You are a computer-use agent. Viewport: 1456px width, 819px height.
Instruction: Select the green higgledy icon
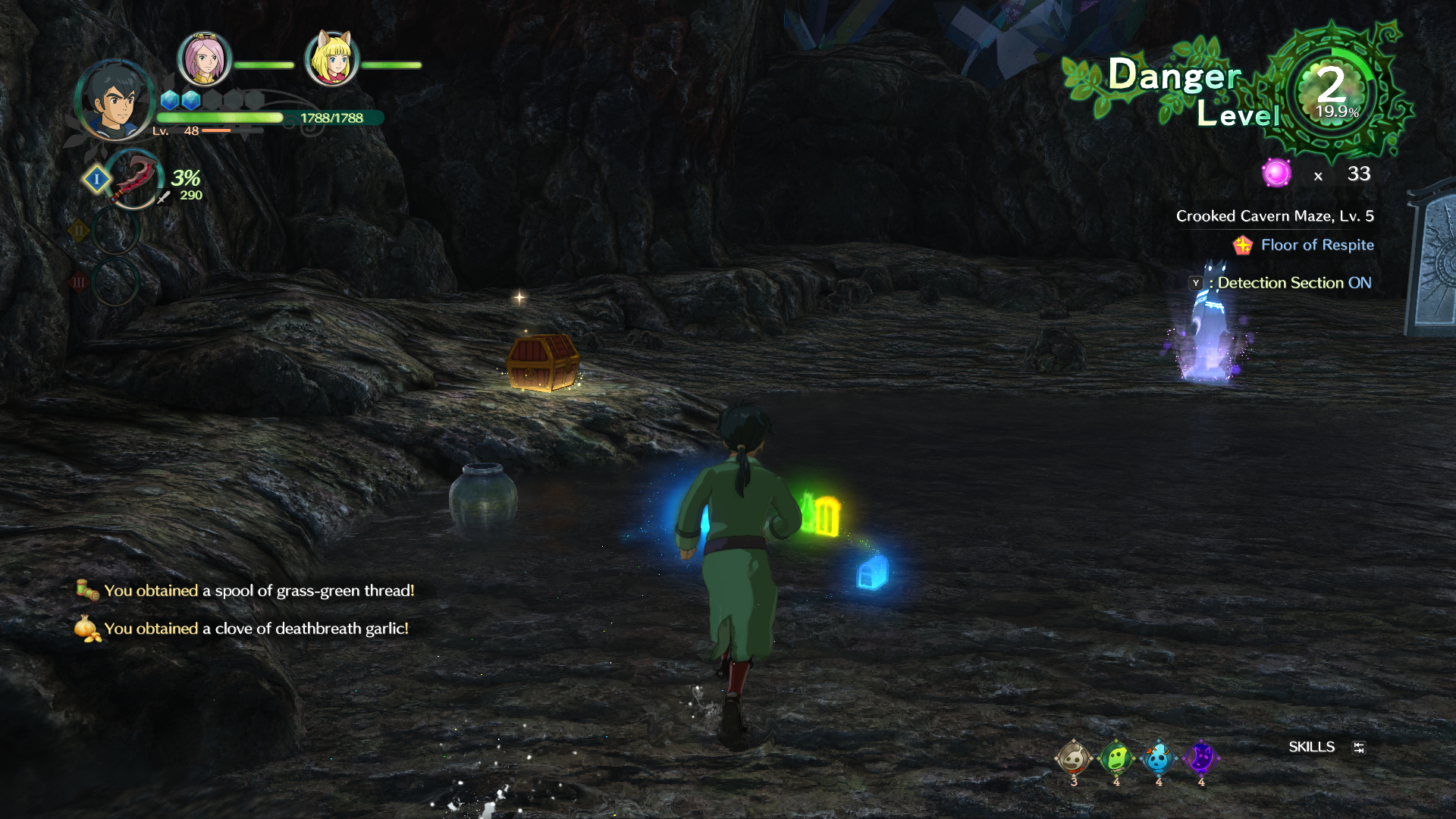pos(1116,758)
